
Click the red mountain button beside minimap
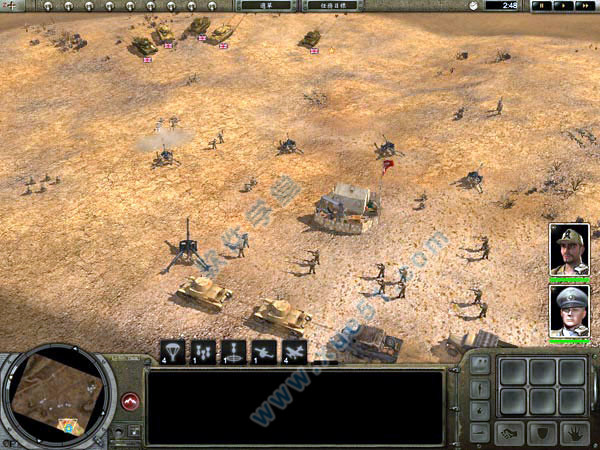click(x=129, y=401)
